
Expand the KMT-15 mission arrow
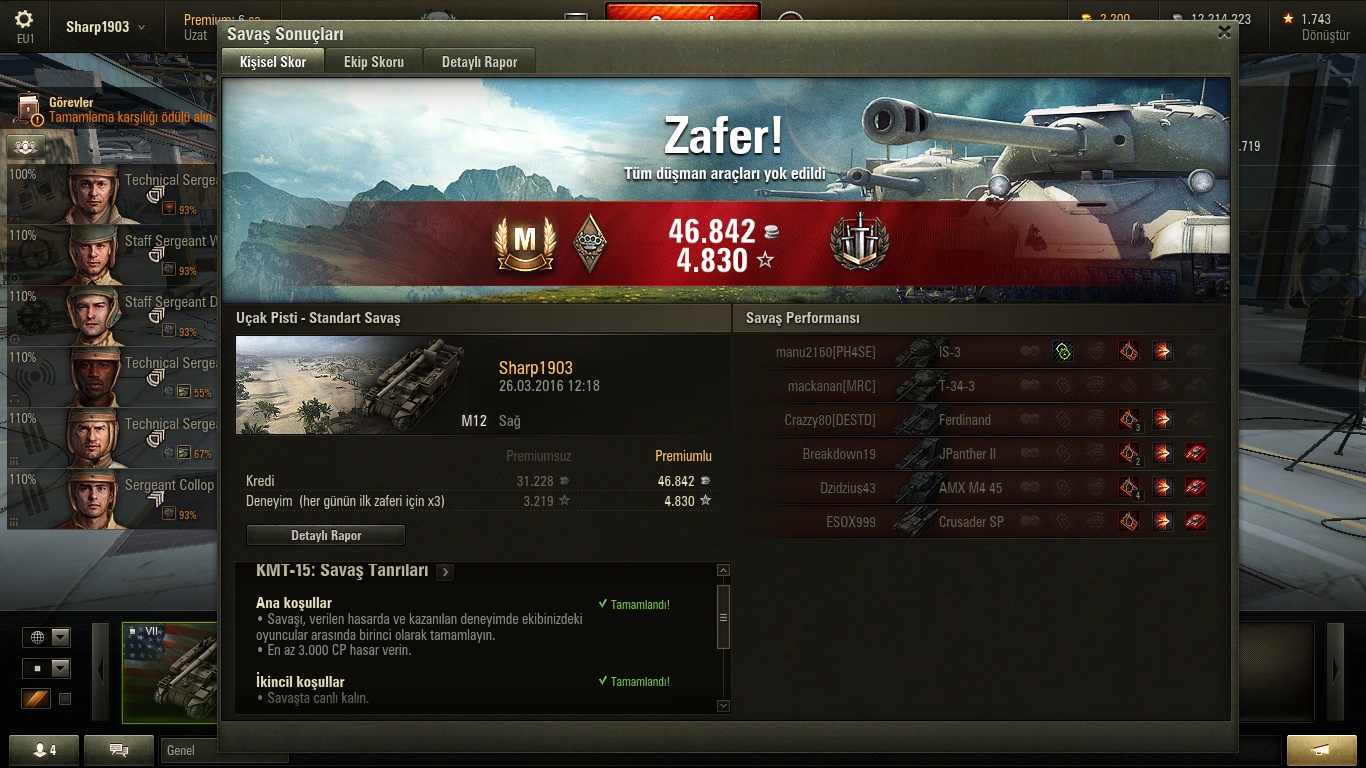(x=445, y=572)
